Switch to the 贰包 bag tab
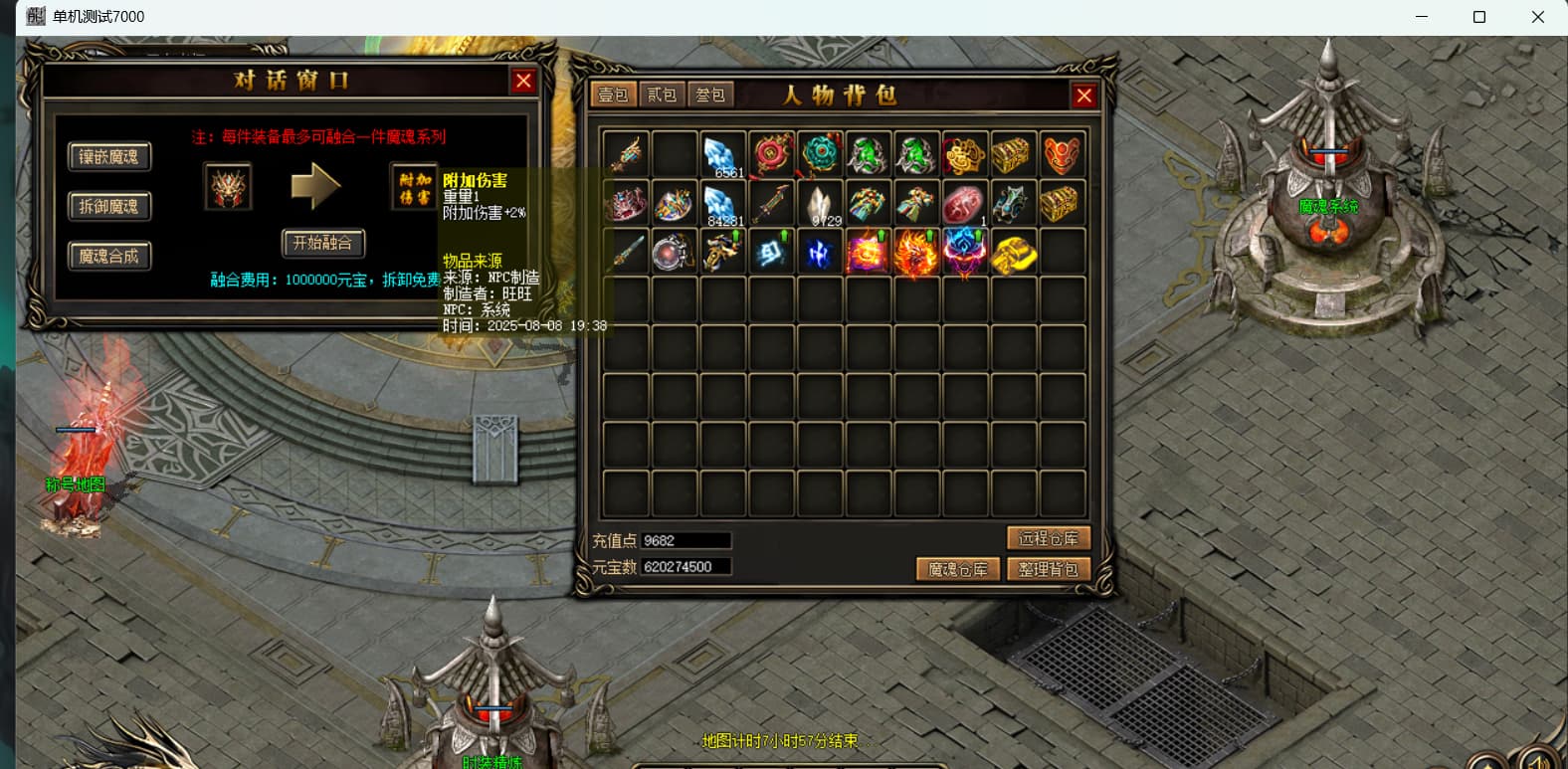The height and width of the screenshot is (769, 1568). pos(662,95)
